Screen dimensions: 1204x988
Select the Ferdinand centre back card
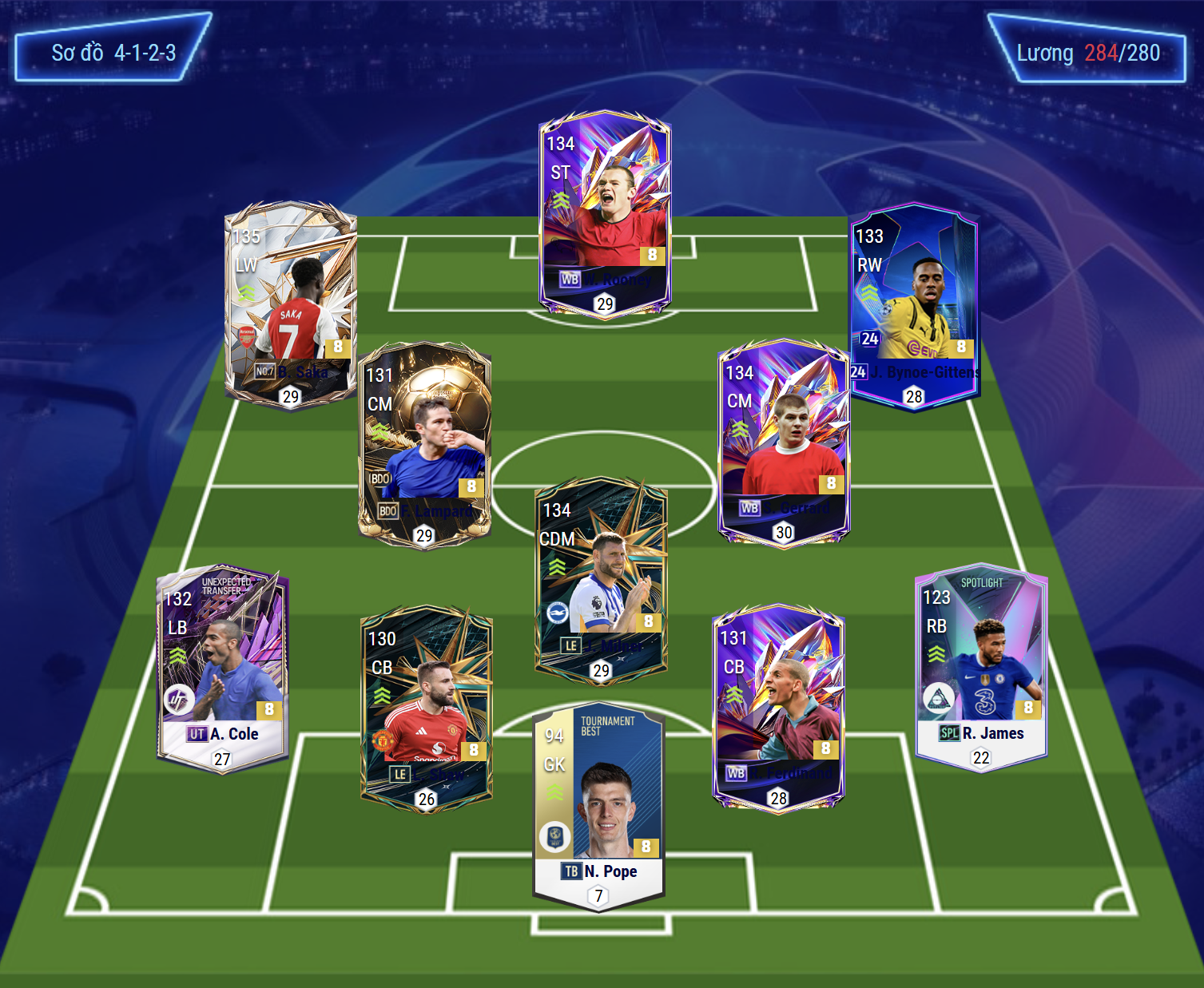click(778, 708)
